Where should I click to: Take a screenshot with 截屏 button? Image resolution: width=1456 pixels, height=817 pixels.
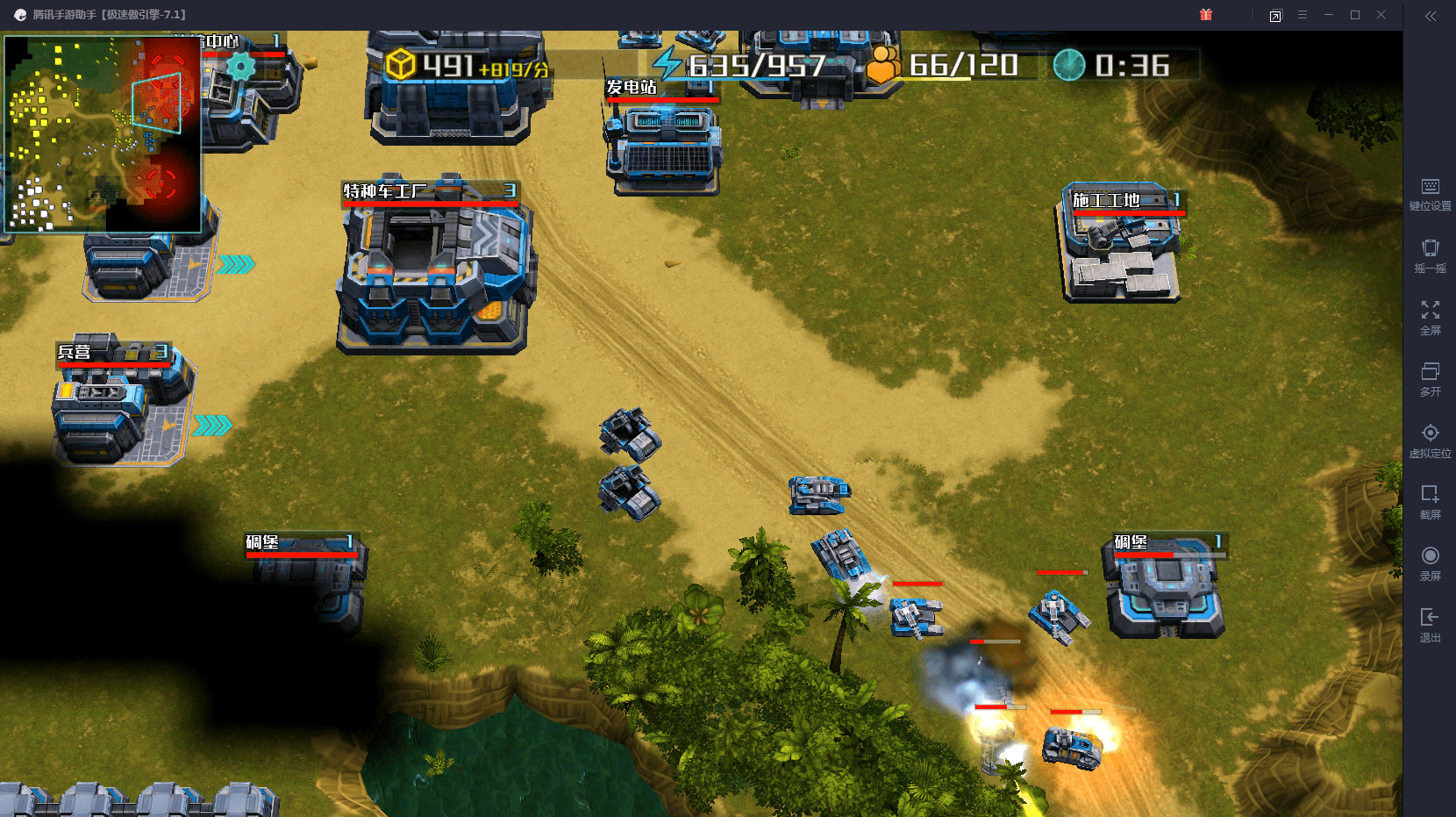pyautogui.click(x=1430, y=501)
